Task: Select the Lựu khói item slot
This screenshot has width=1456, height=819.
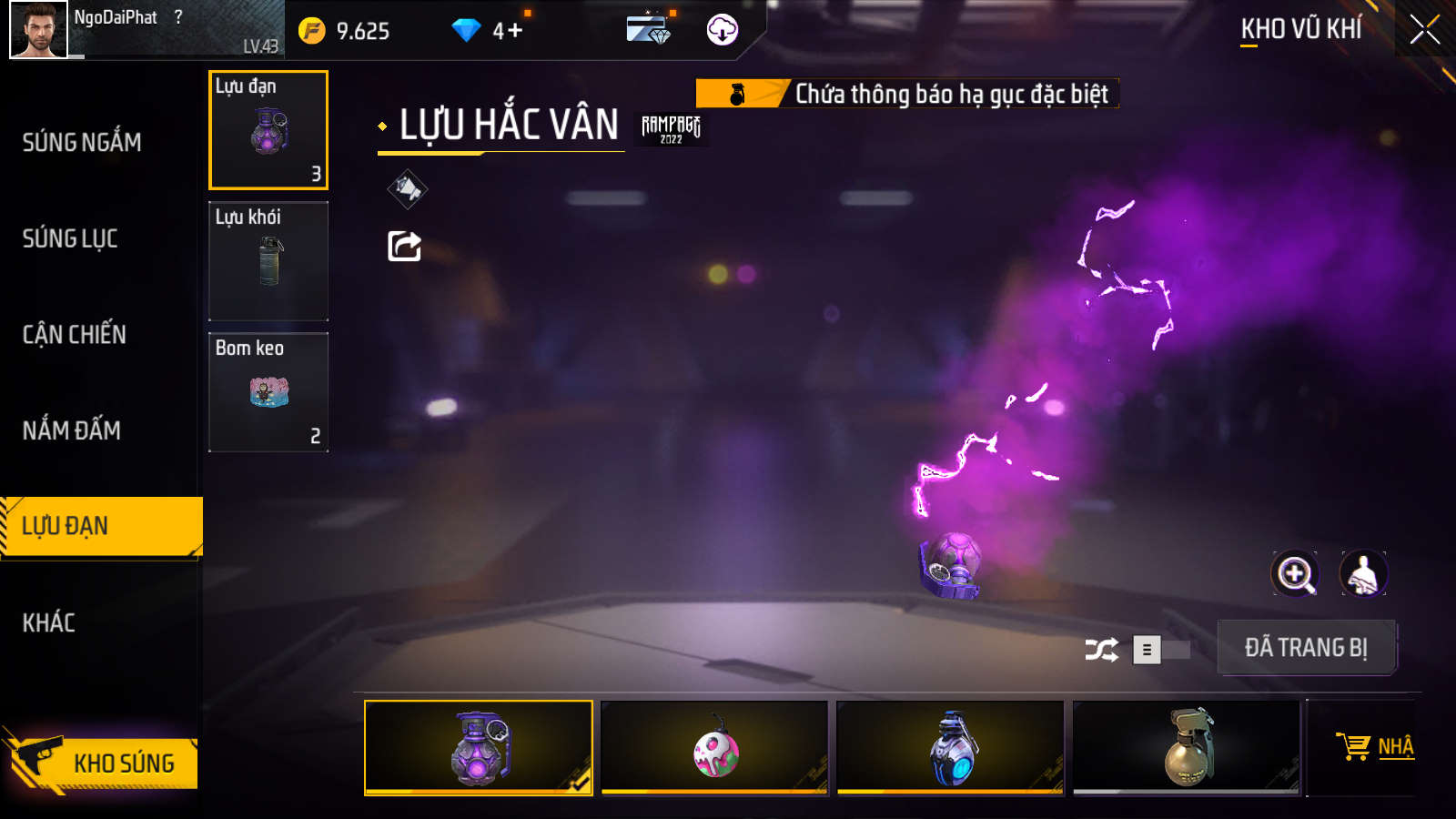Action: [x=268, y=261]
